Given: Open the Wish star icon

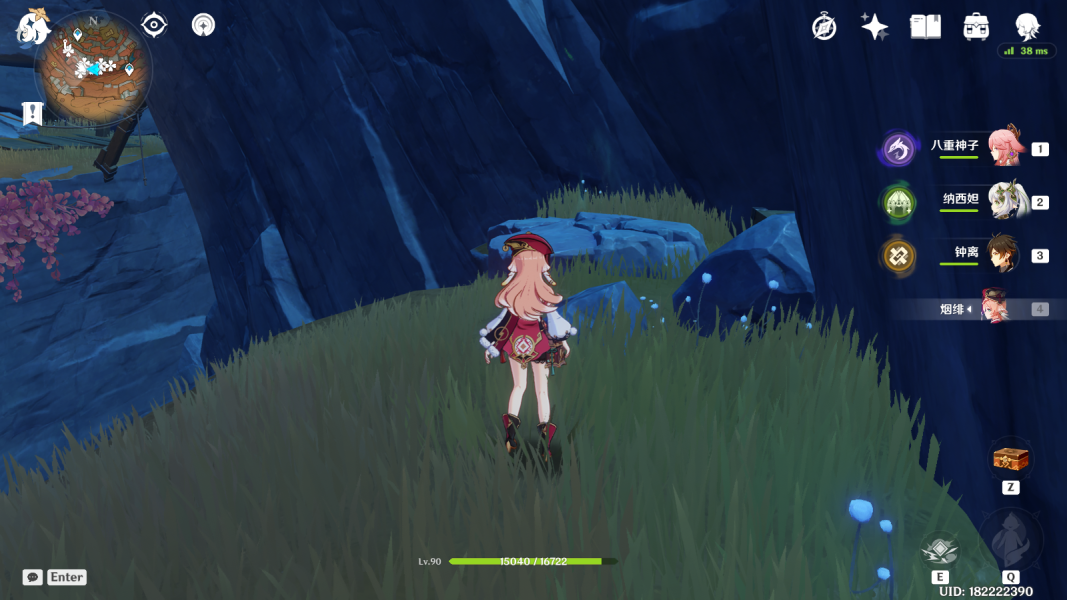Looking at the screenshot, I should pos(875,27).
